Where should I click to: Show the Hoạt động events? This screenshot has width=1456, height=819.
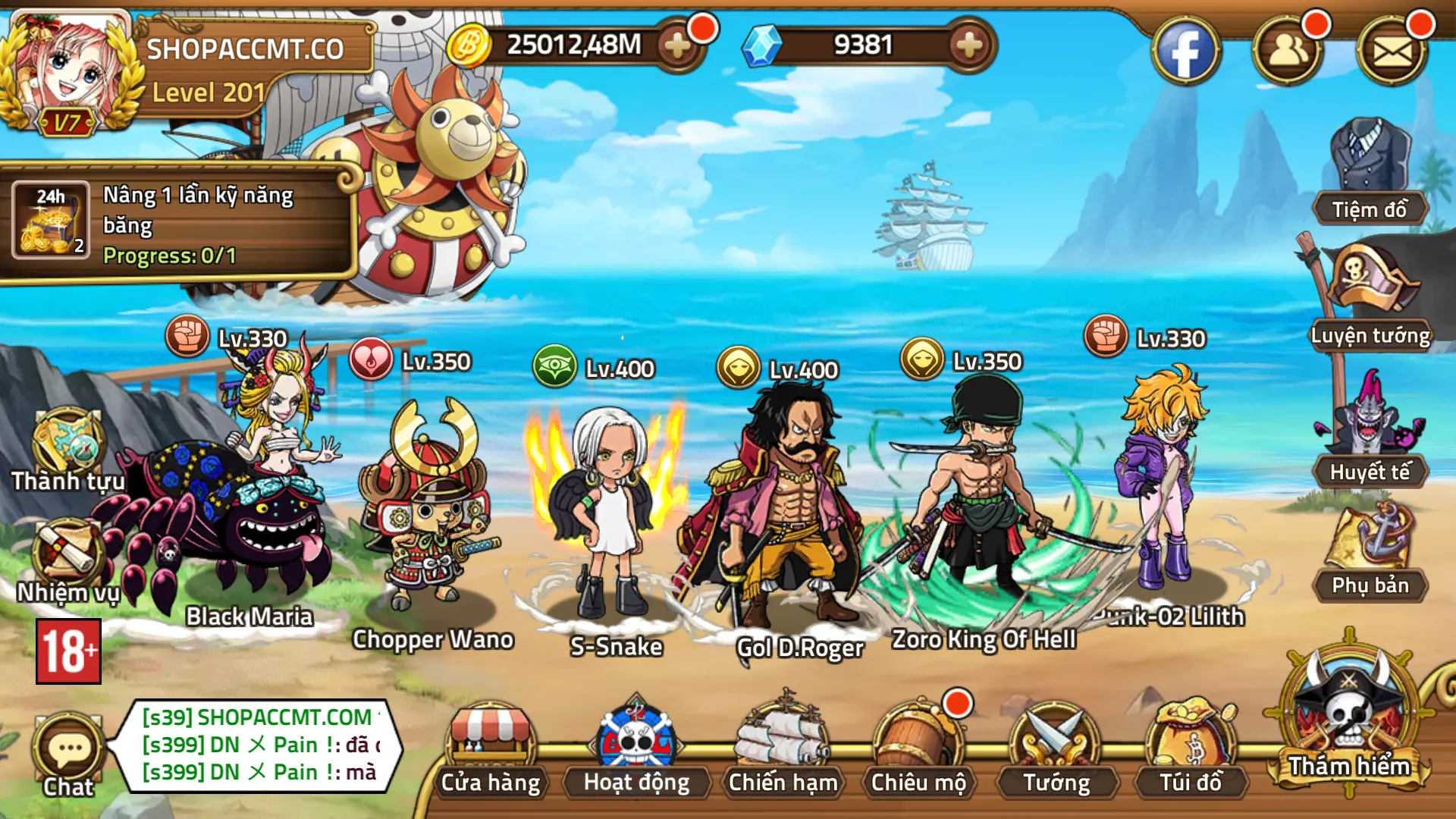point(636,751)
